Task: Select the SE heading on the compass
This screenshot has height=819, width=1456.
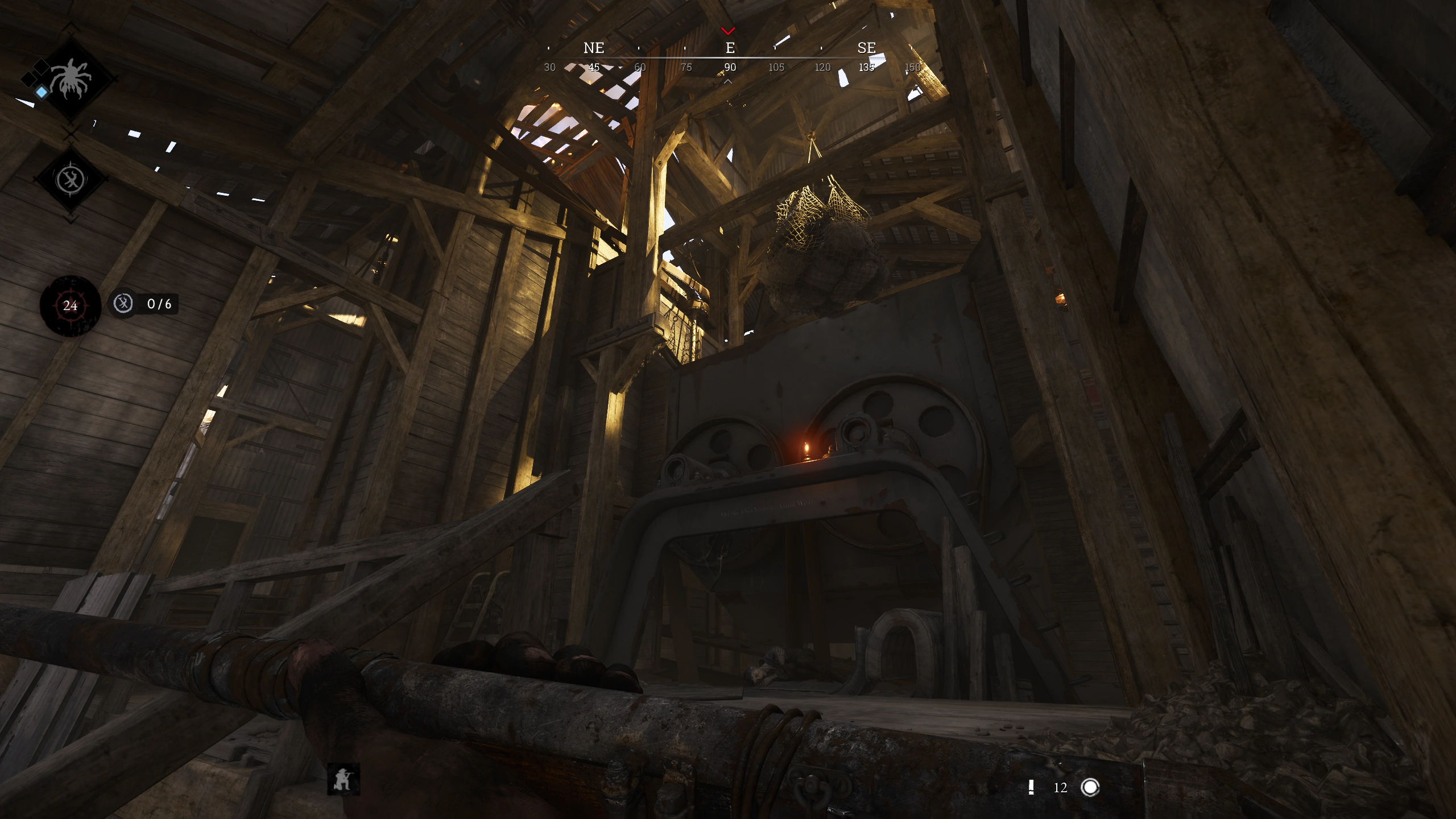Action: tap(867, 49)
